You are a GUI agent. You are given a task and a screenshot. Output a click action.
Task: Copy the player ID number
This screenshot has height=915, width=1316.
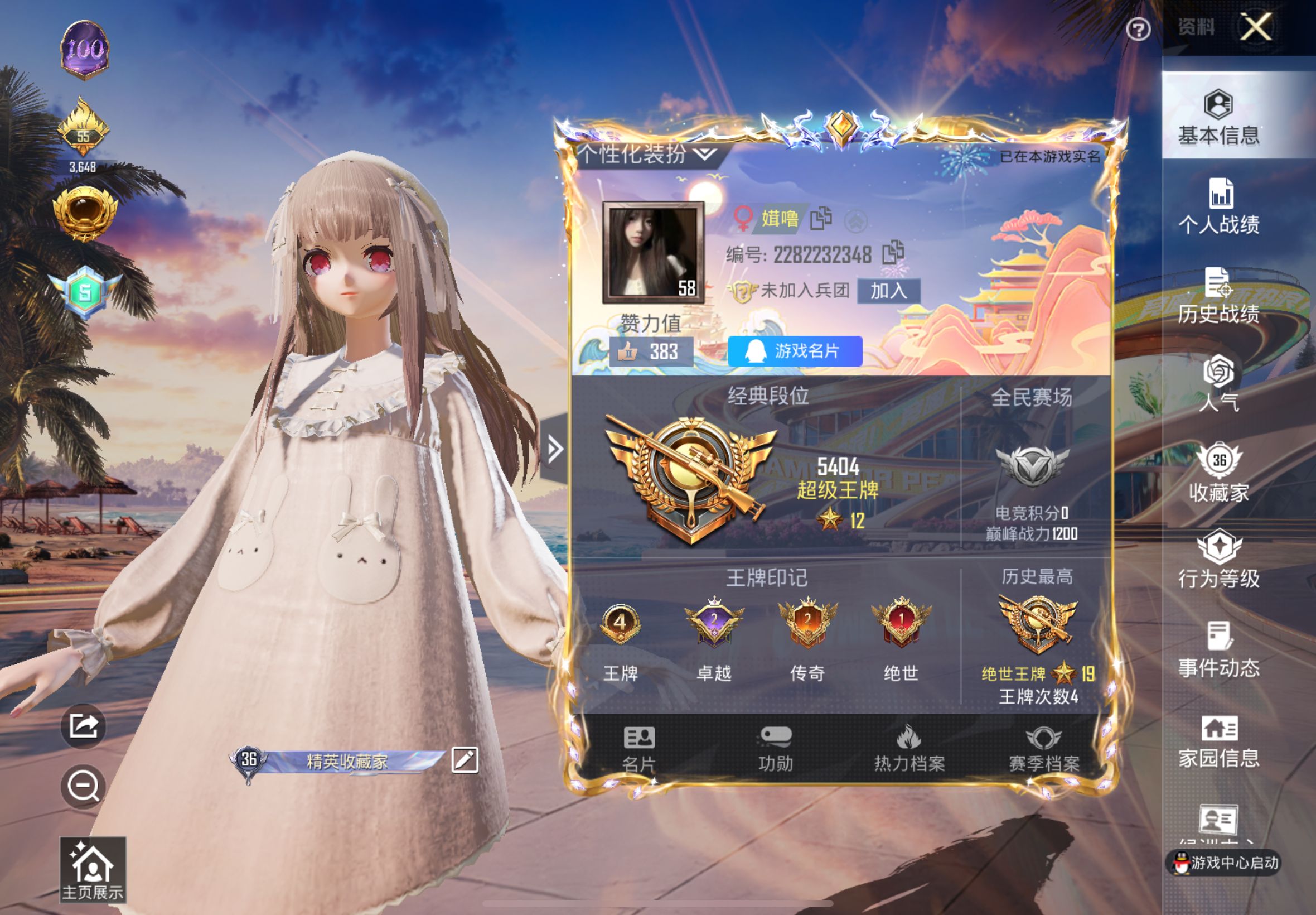click(x=893, y=253)
